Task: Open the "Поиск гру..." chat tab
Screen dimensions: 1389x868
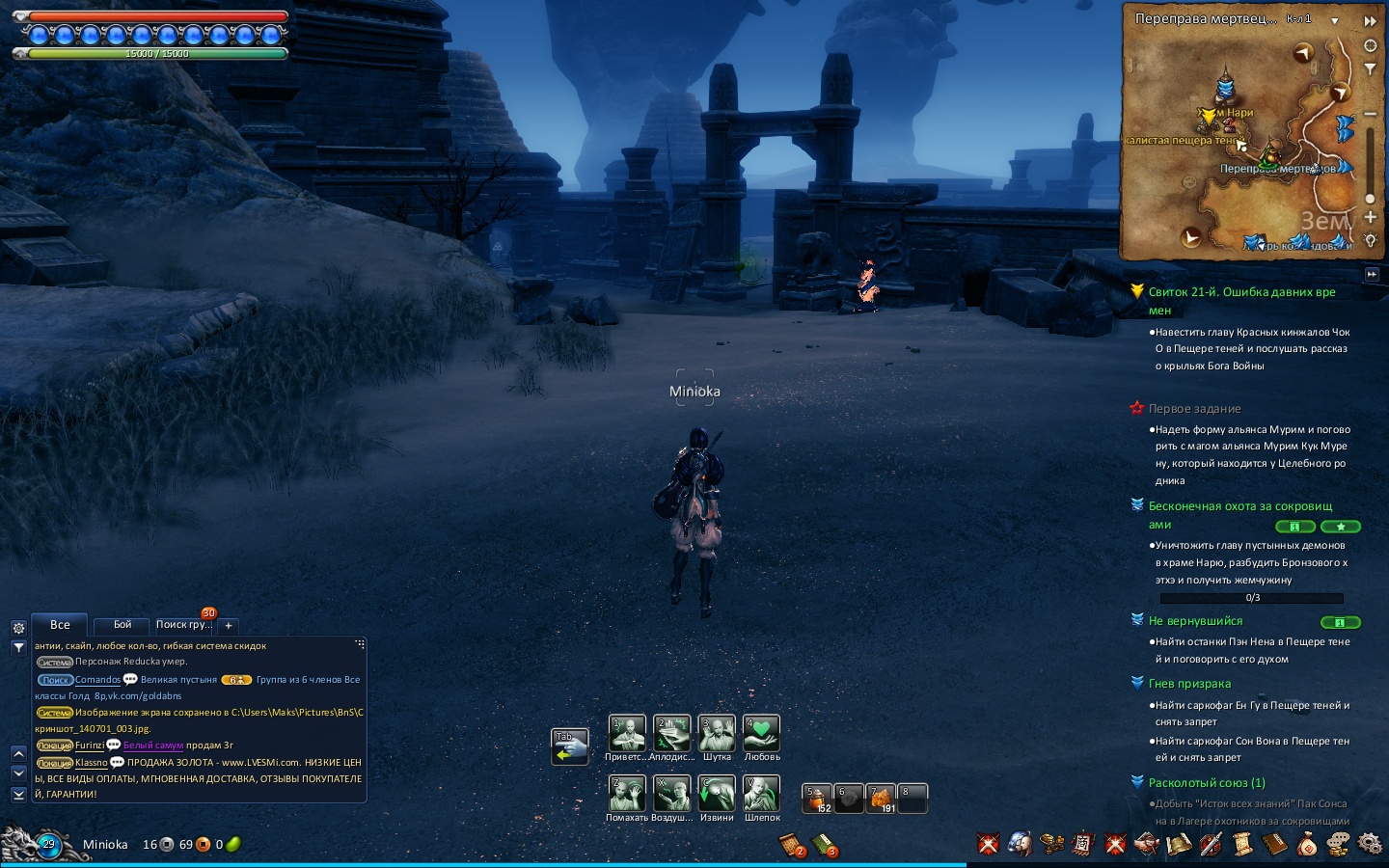Action: coord(183,625)
